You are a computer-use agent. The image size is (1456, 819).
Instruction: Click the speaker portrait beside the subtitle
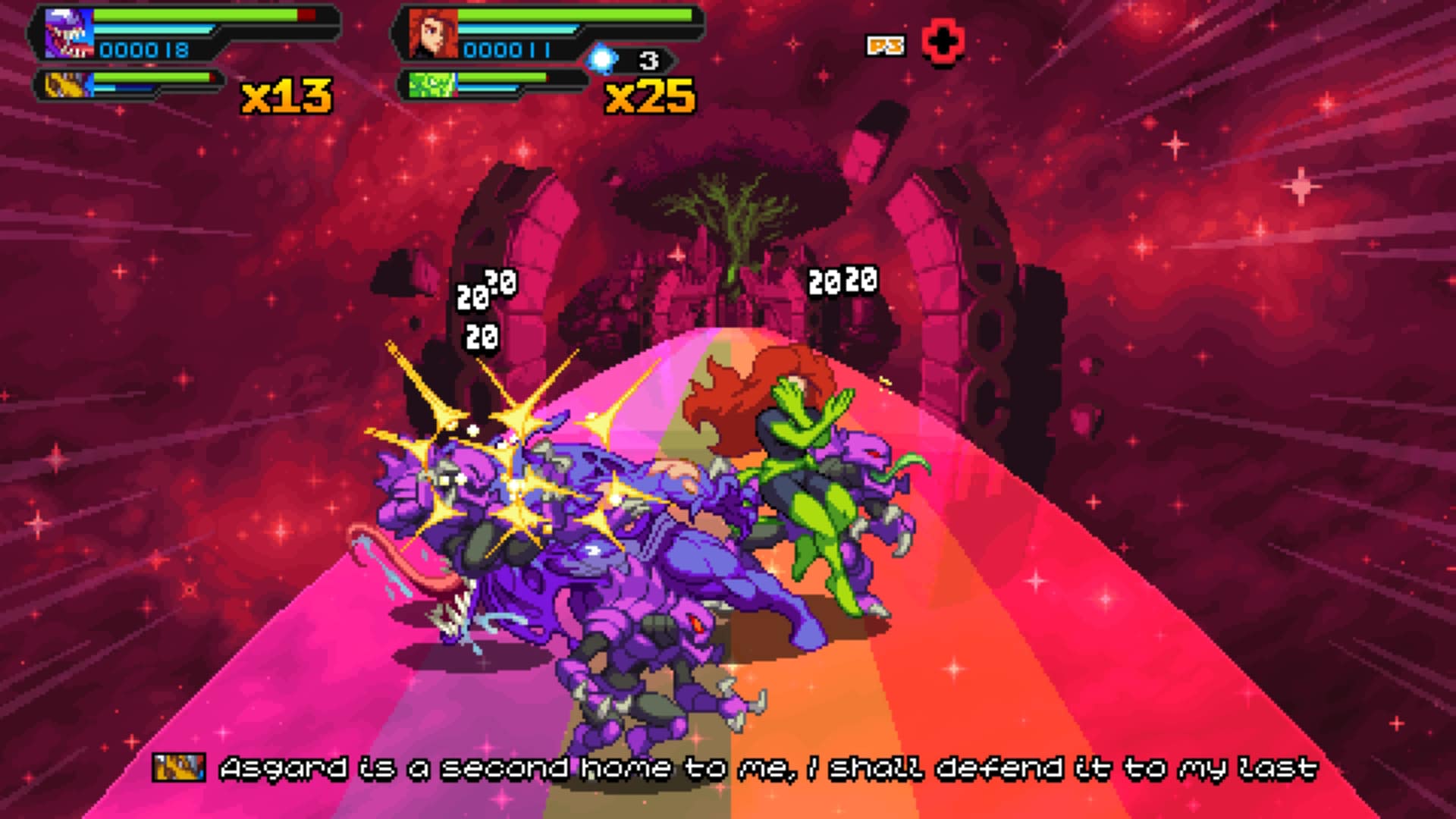[x=179, y=767]
